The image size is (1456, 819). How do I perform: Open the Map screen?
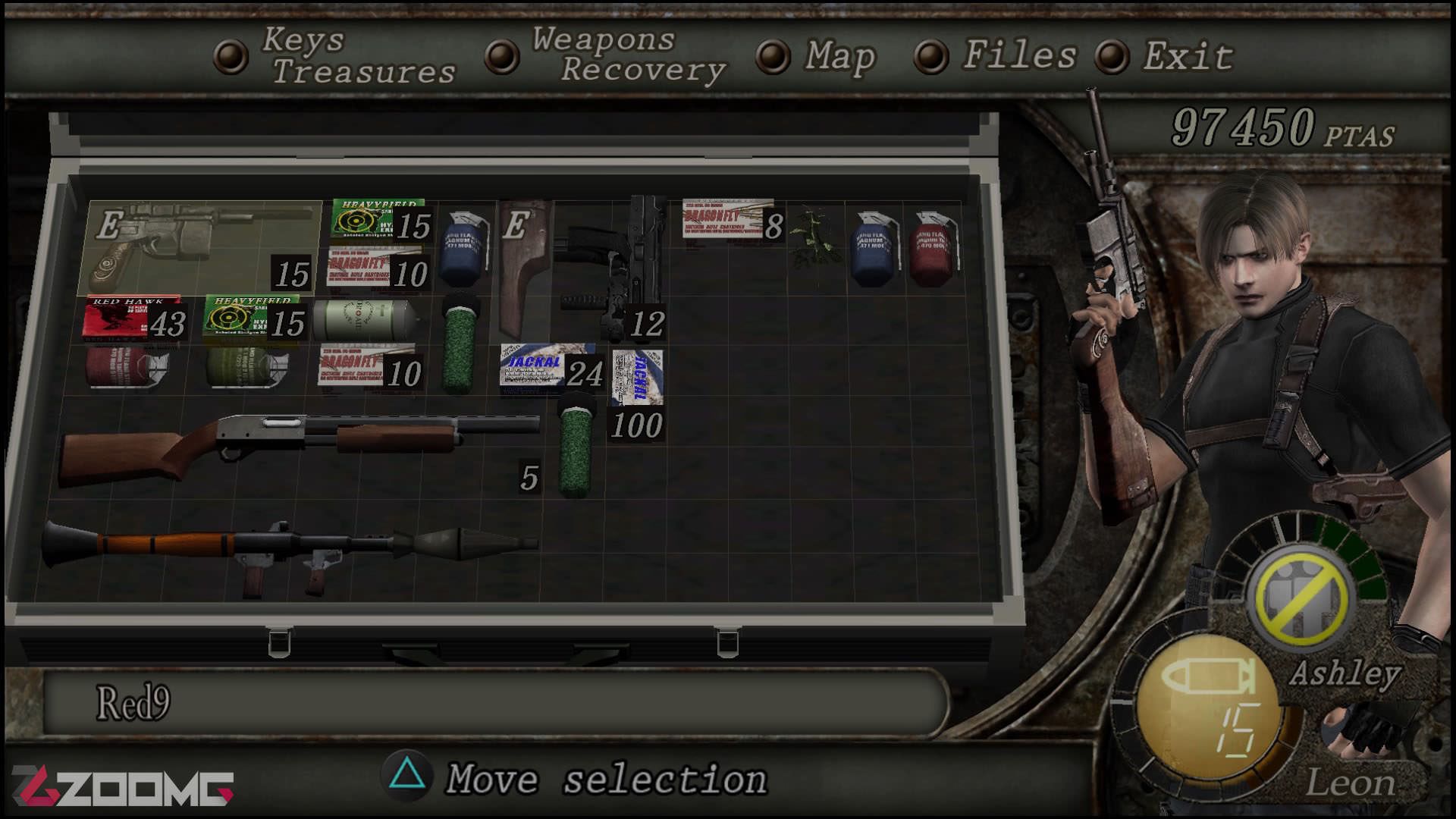click(839, 56)
